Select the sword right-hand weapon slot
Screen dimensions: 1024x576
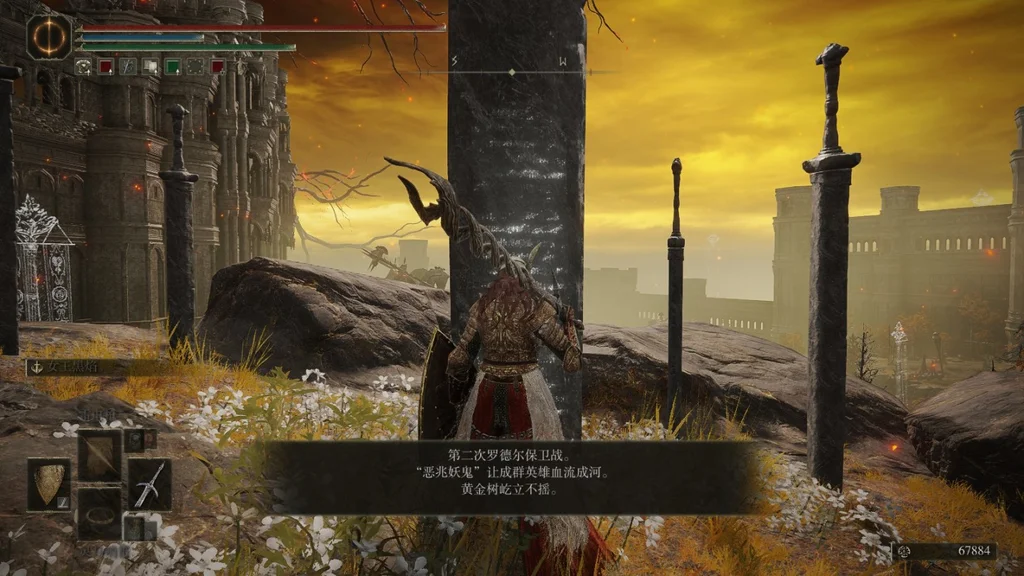tap(149, 484)
